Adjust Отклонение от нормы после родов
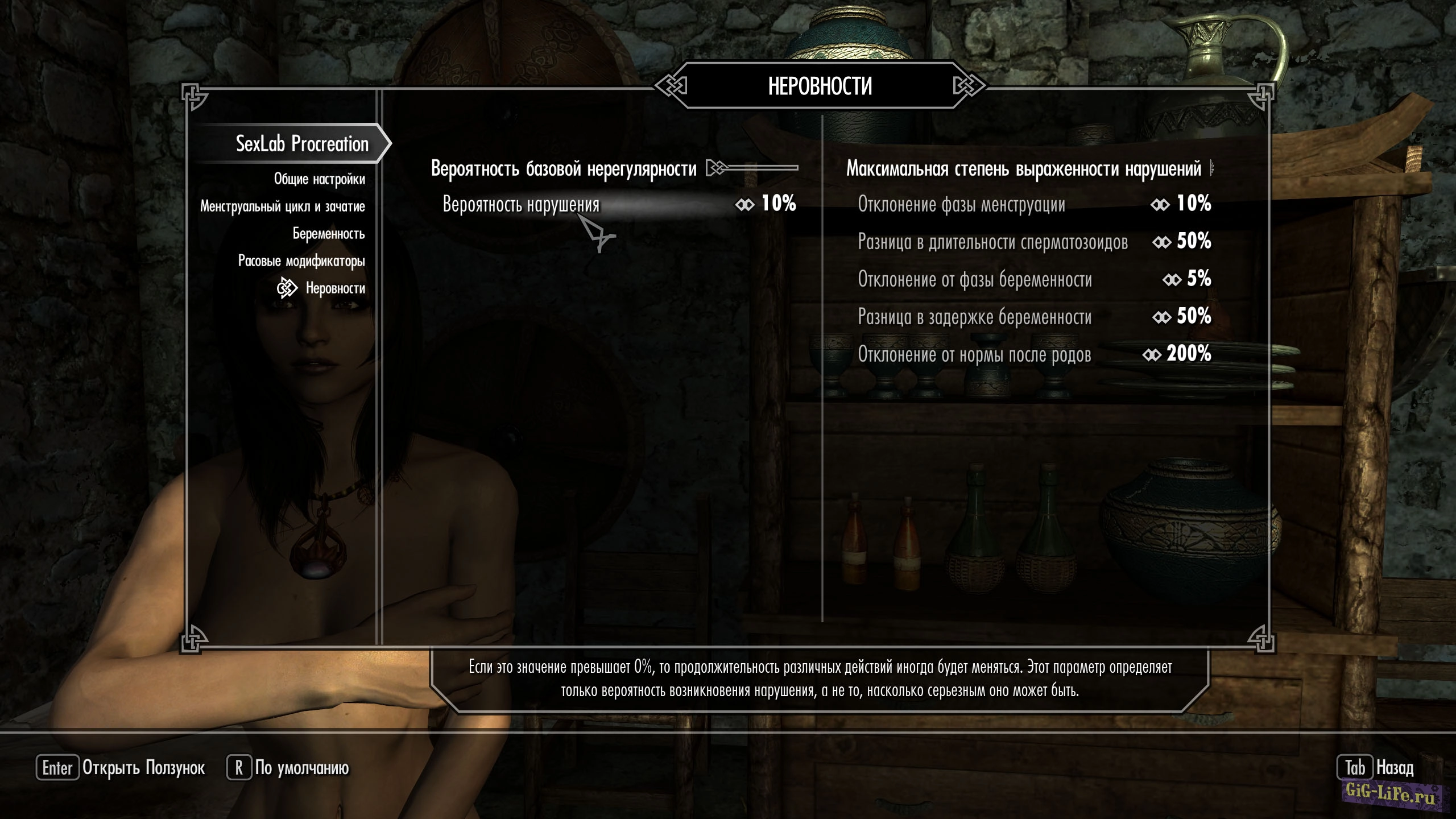The height and width of the screenshot is (819, 1456). 1033,354
